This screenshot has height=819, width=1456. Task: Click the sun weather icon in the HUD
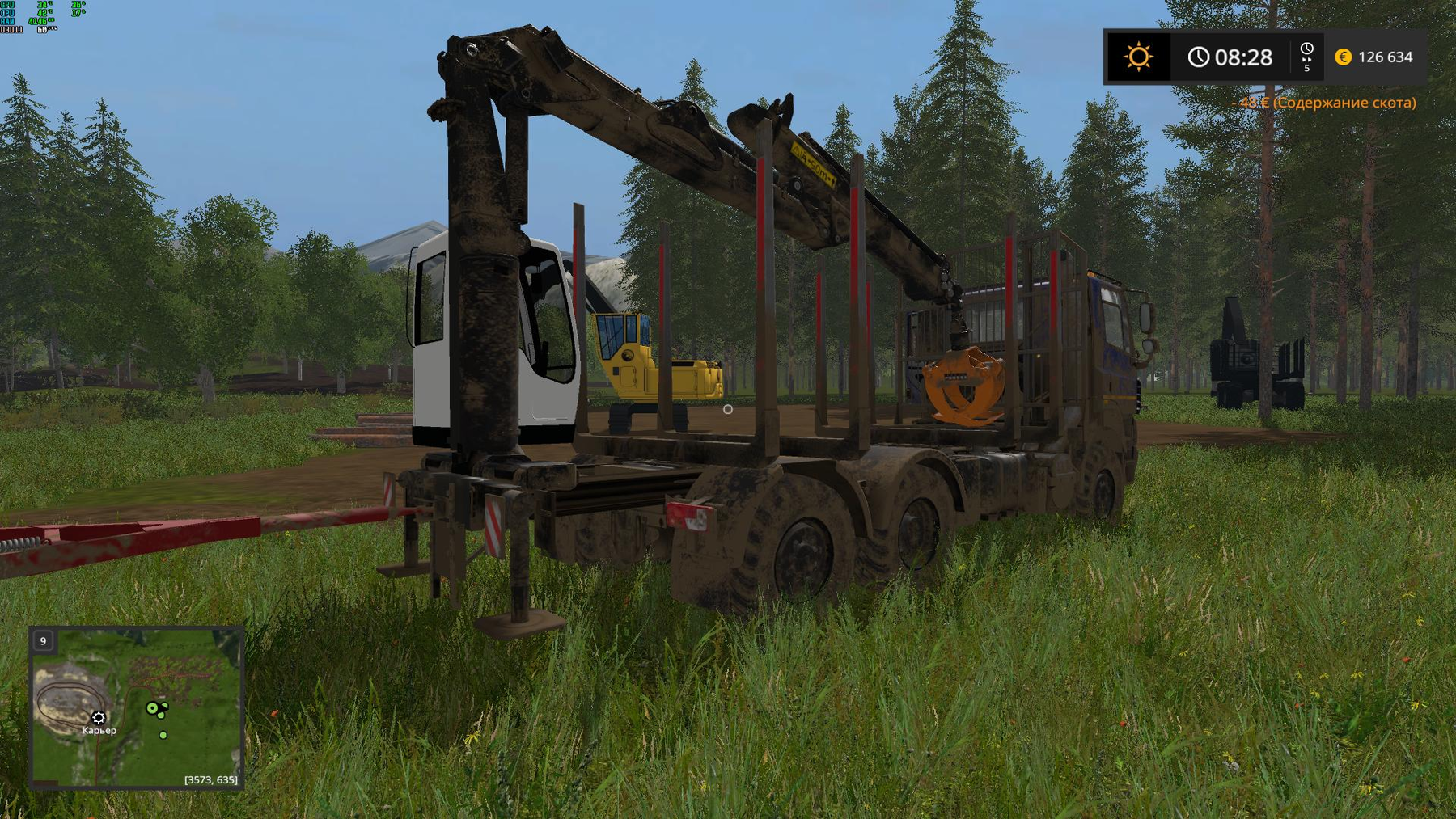(x=1139, y=57)
